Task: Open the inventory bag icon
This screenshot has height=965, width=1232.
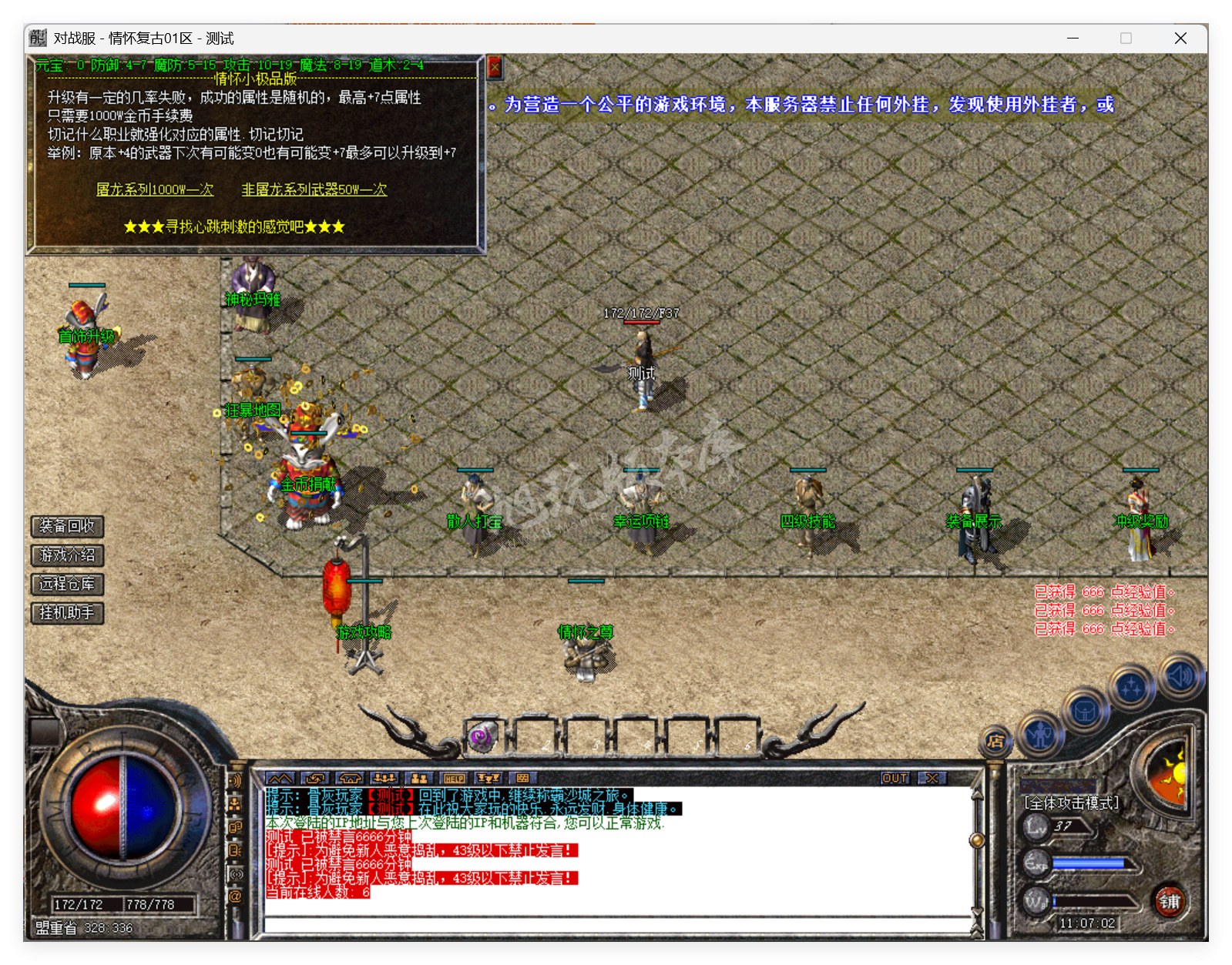Action: 1086,709
